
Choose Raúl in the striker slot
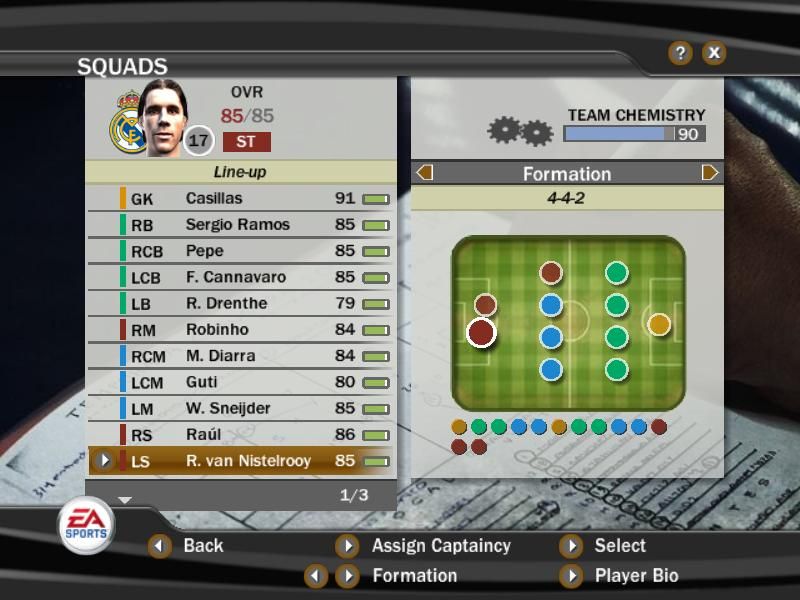coord(240,434)
